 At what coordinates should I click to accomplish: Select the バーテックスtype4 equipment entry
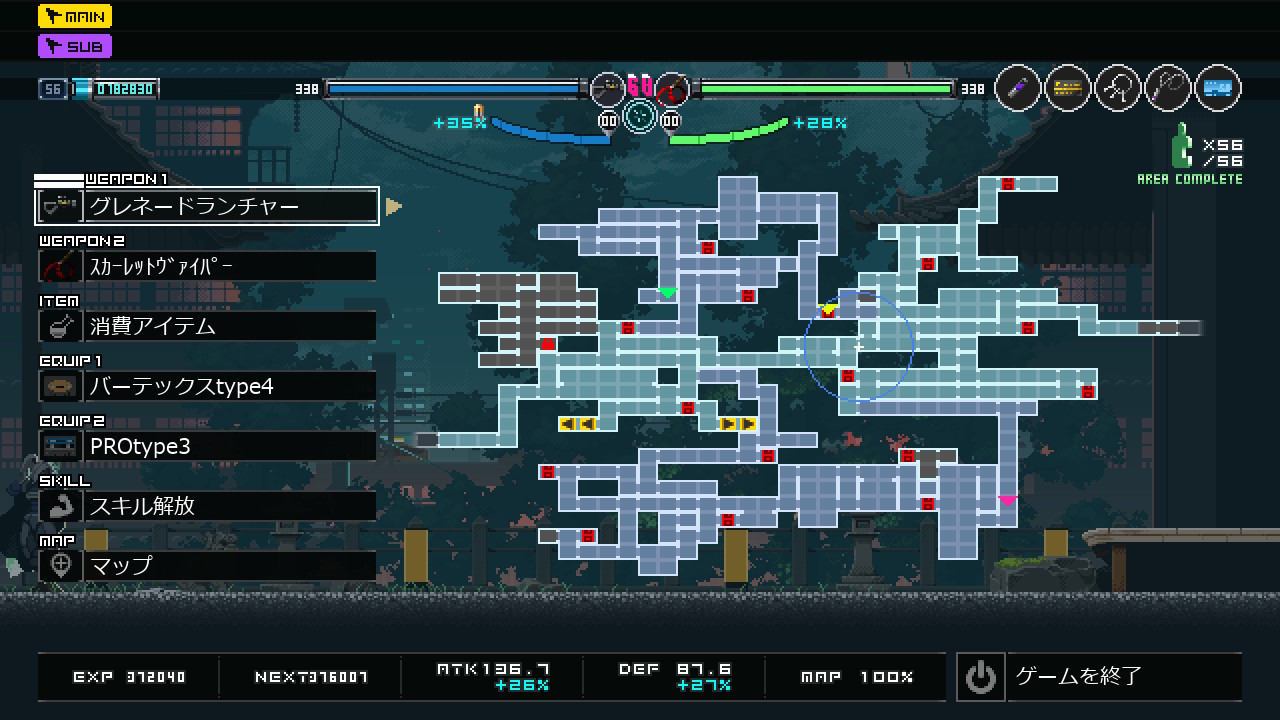pyautogui.click(x=207, y=386)
